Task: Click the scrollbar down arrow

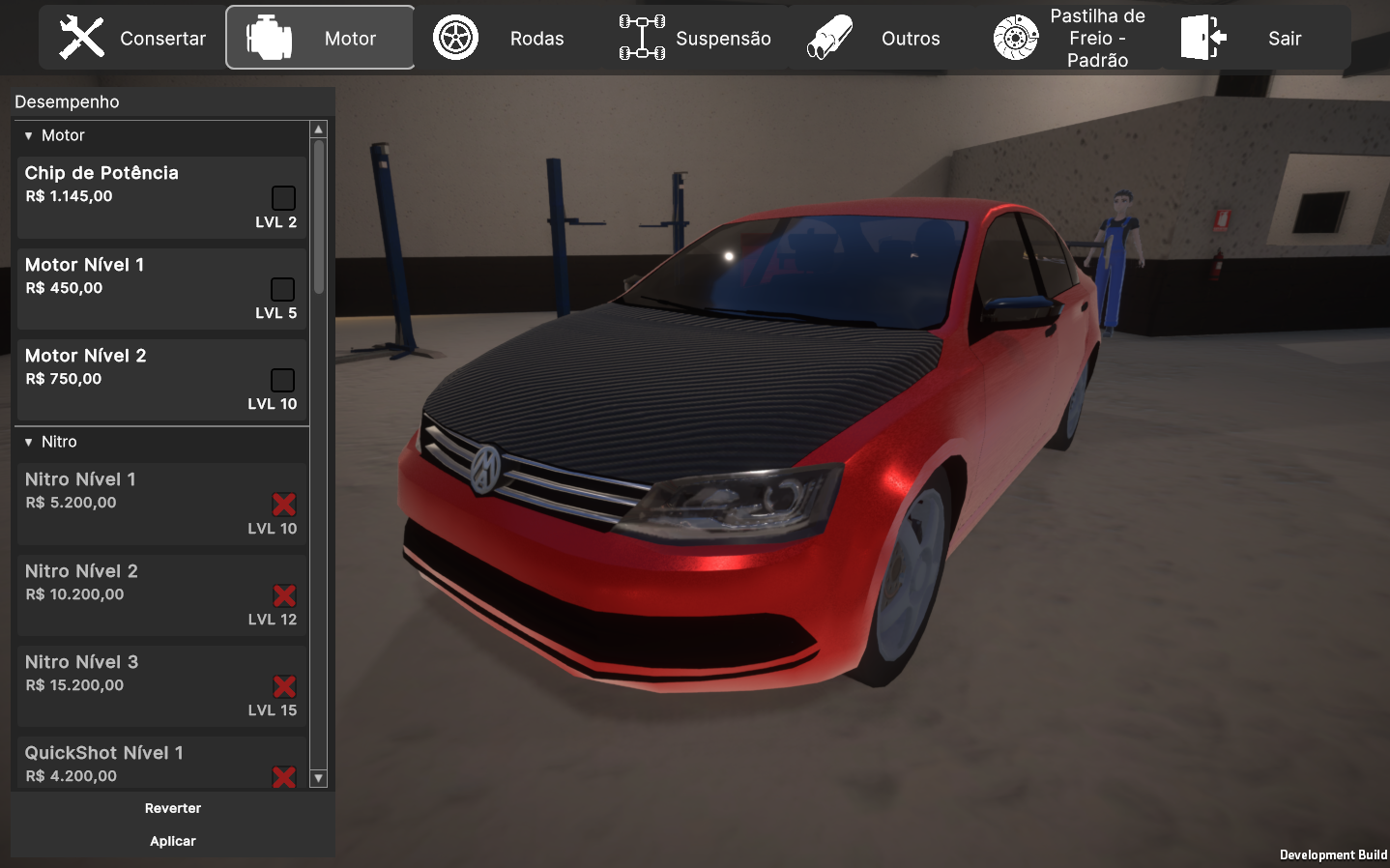Action: coord(318,778)
